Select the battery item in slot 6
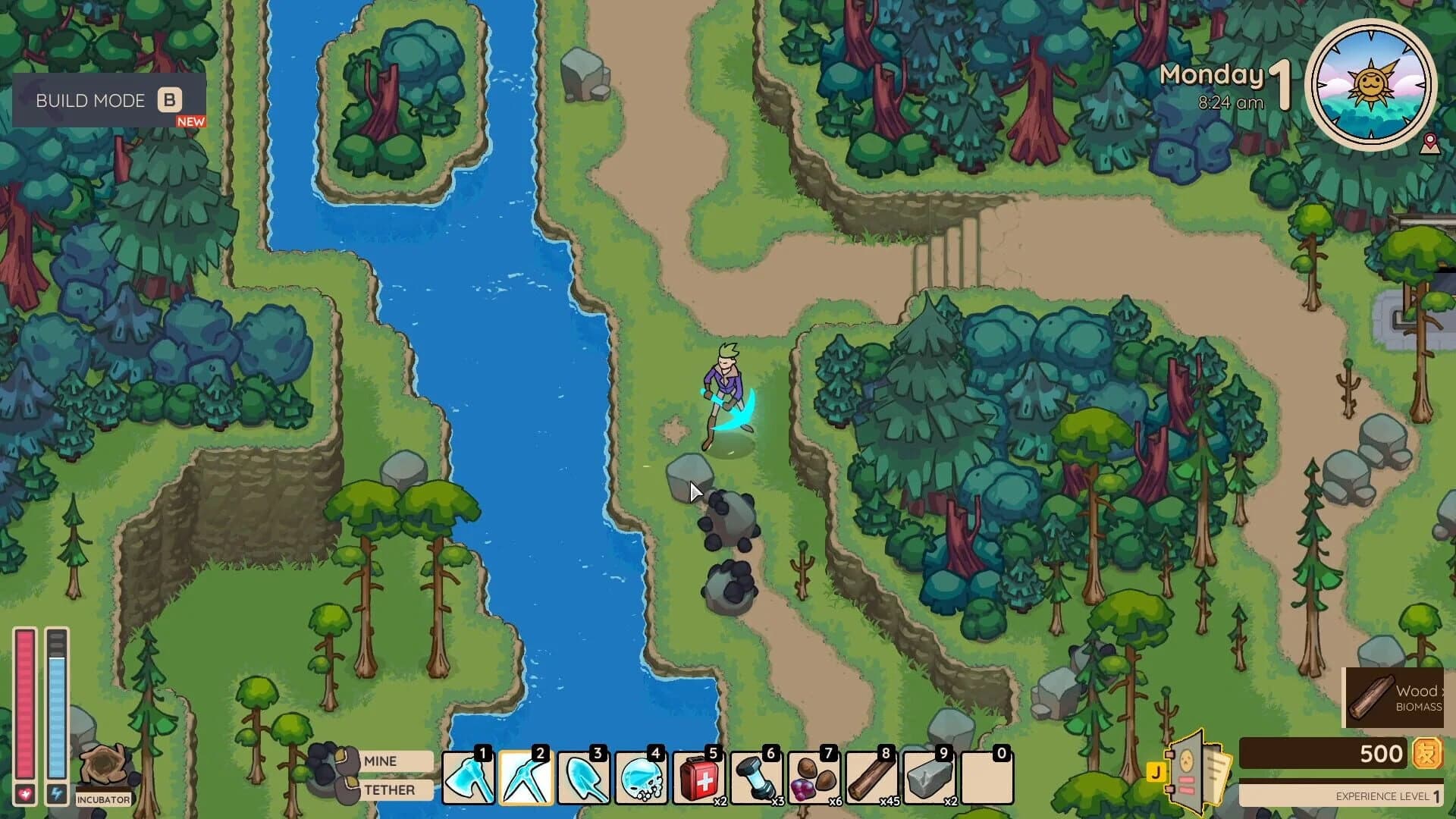 point(758,777)
